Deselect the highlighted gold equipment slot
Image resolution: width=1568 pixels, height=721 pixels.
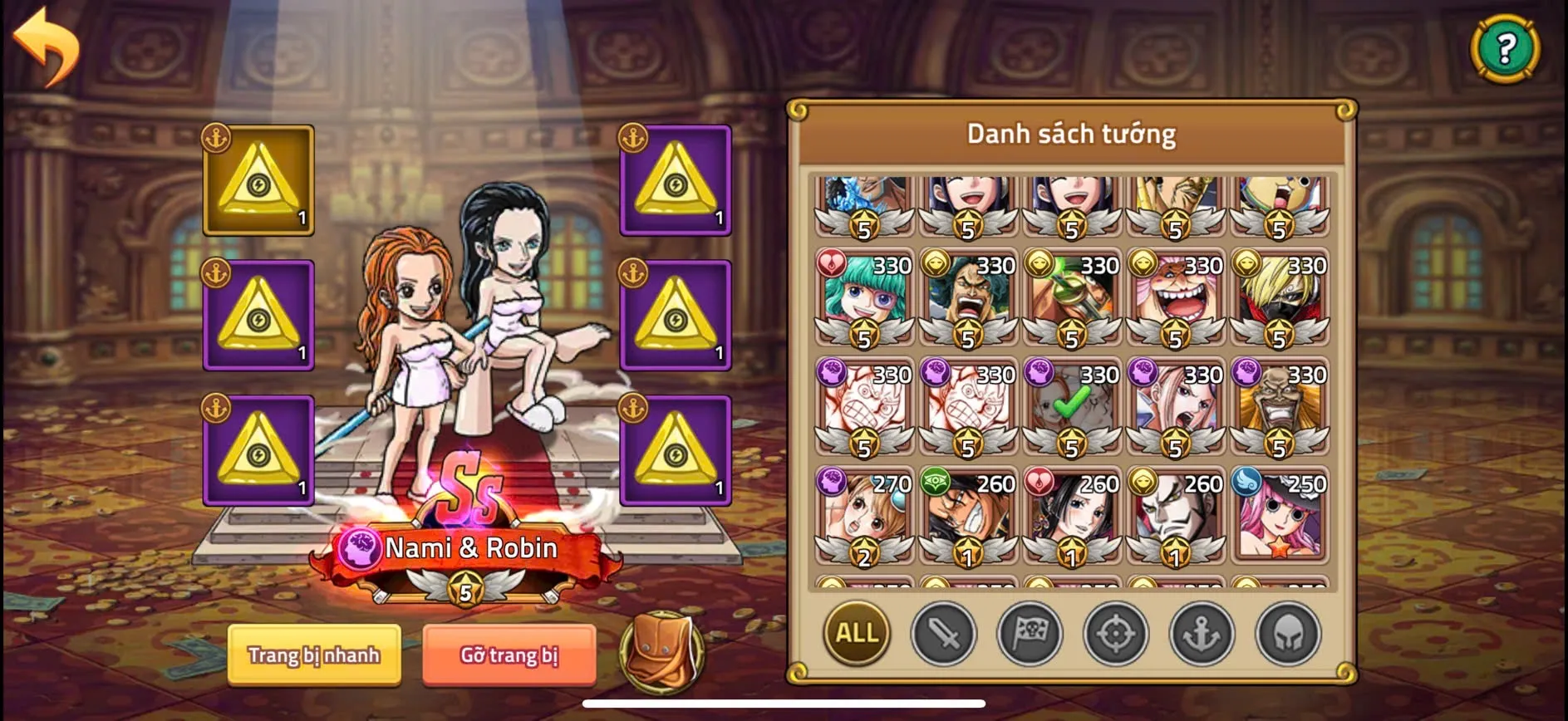point(258,180)
